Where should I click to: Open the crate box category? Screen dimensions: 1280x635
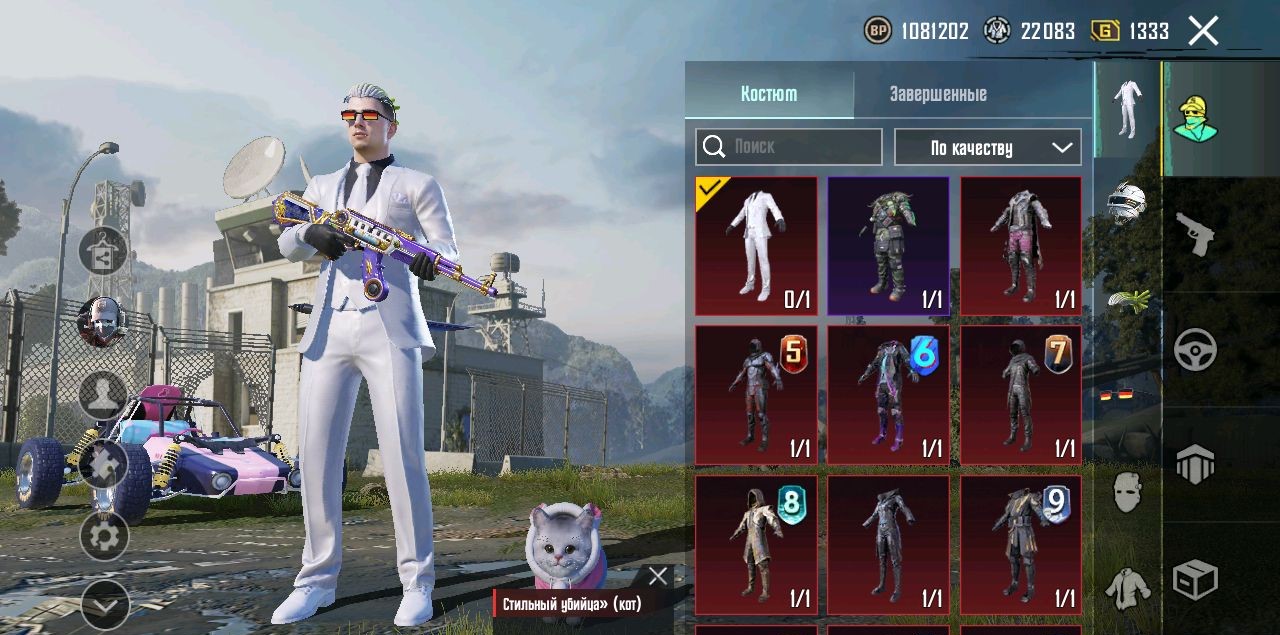click(1195, 579)
